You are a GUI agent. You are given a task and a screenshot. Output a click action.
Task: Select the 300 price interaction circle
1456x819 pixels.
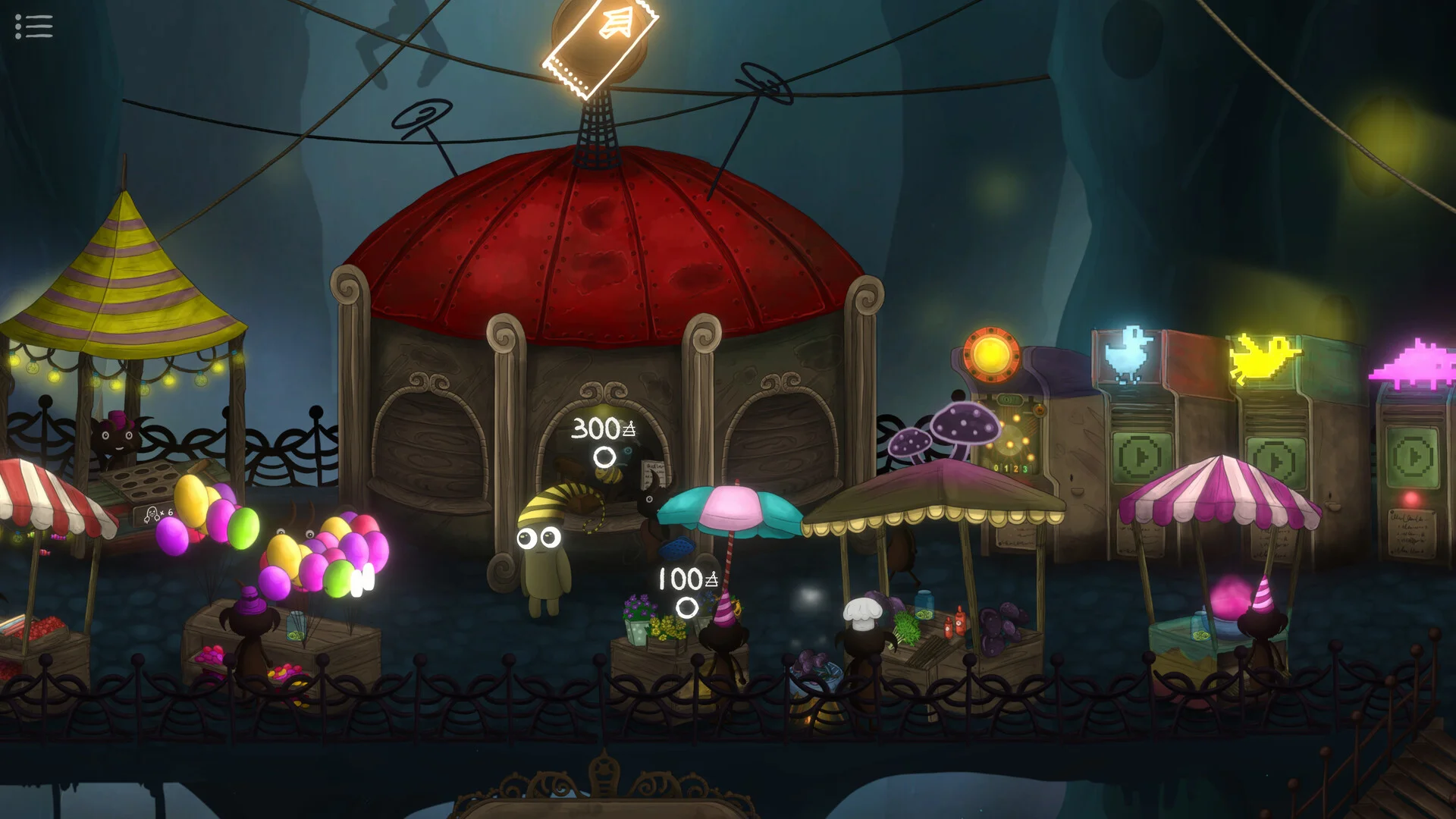604,457
